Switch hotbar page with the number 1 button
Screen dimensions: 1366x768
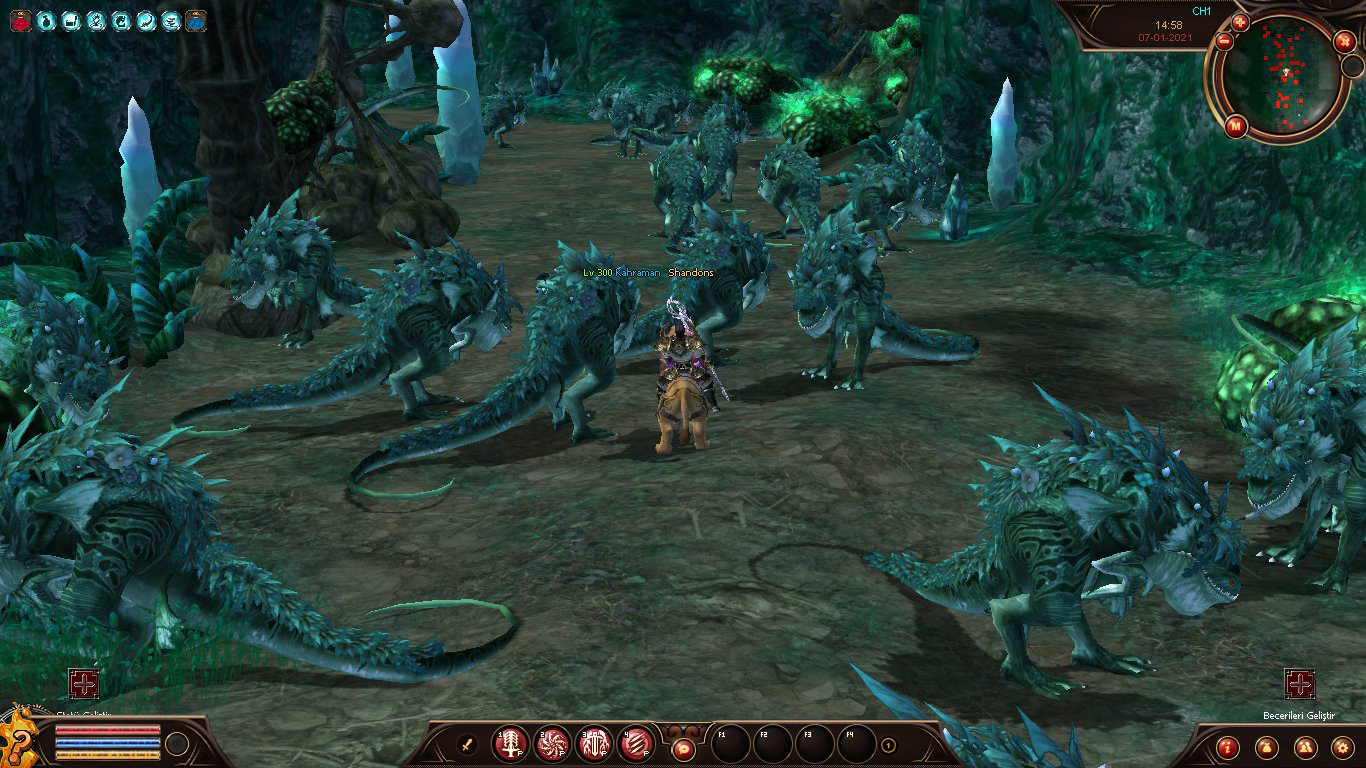888,745
